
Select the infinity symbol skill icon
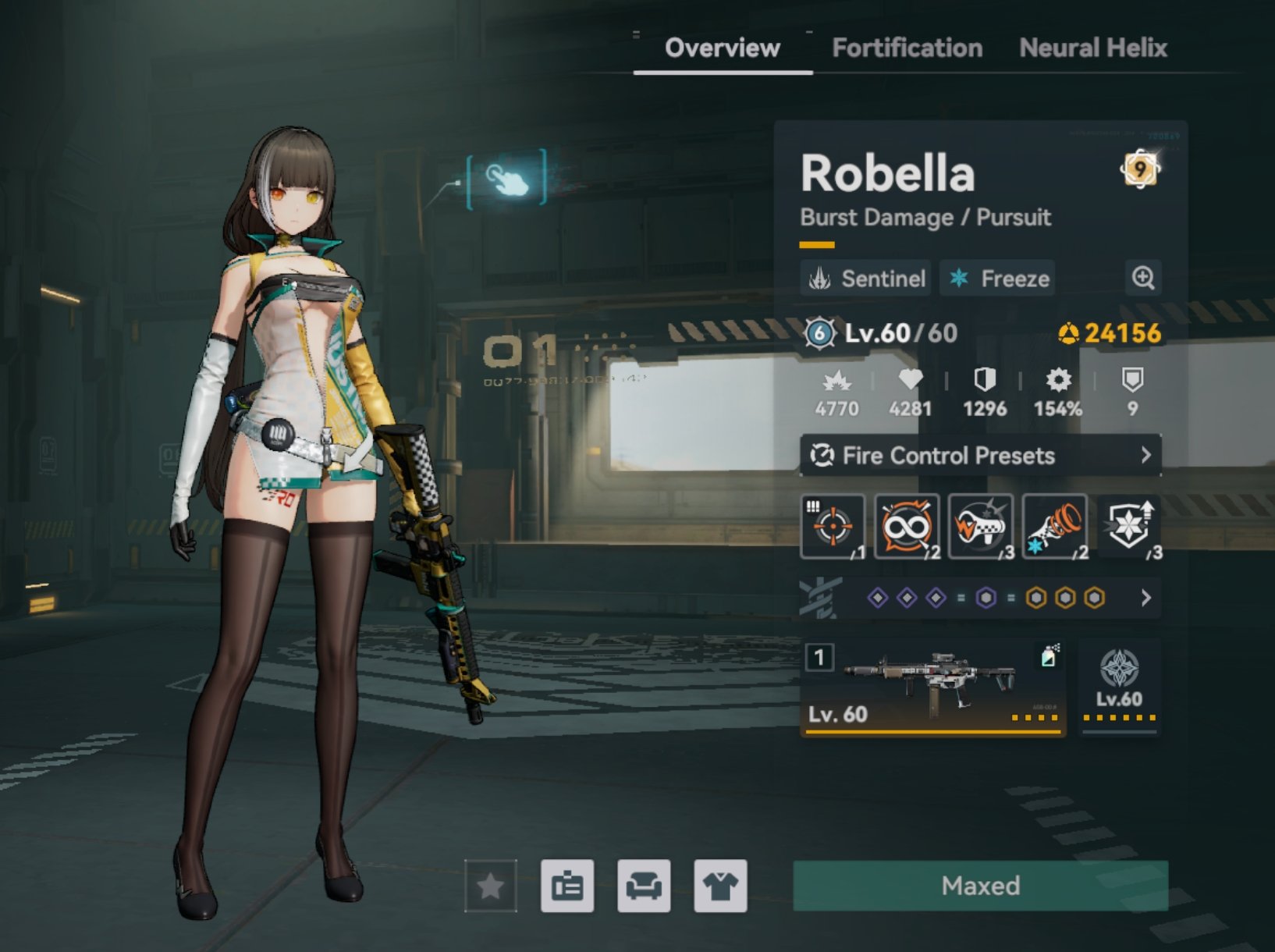[x=907, y=527]
